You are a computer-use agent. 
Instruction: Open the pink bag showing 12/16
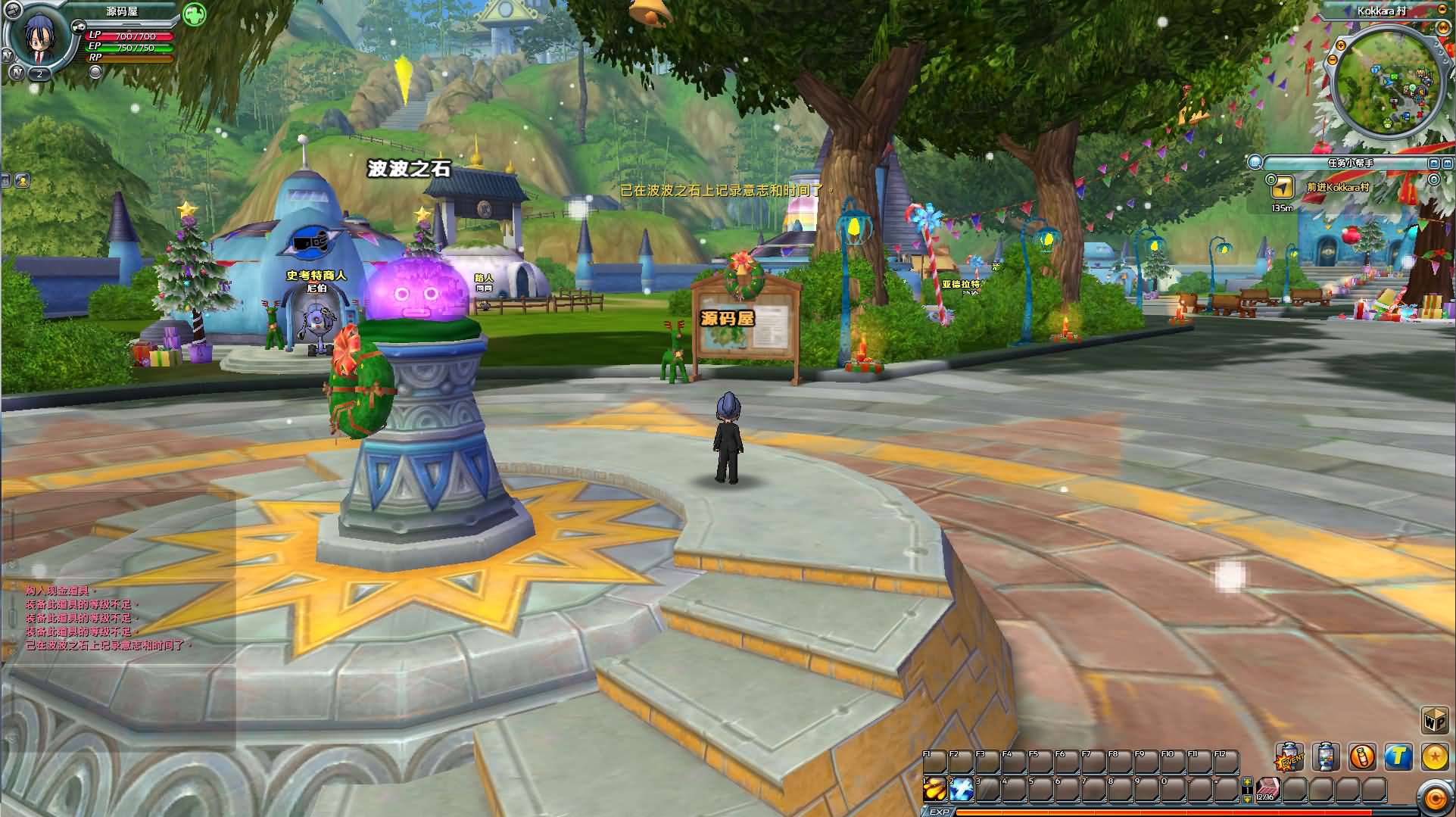[1268, 790]
